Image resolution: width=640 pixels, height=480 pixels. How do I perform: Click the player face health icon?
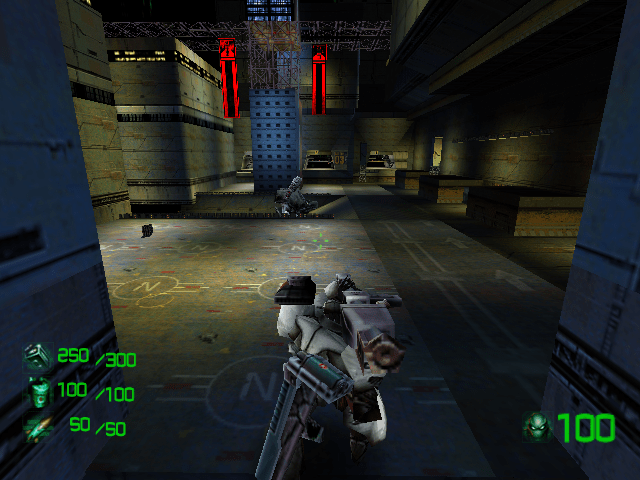[537, 428]
